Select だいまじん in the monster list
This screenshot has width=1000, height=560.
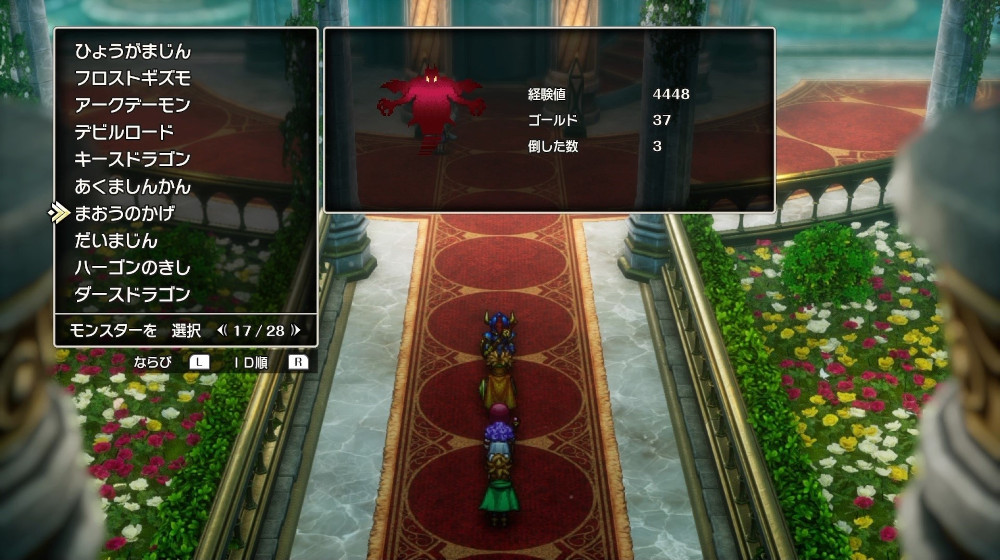[x=116, y=240]
